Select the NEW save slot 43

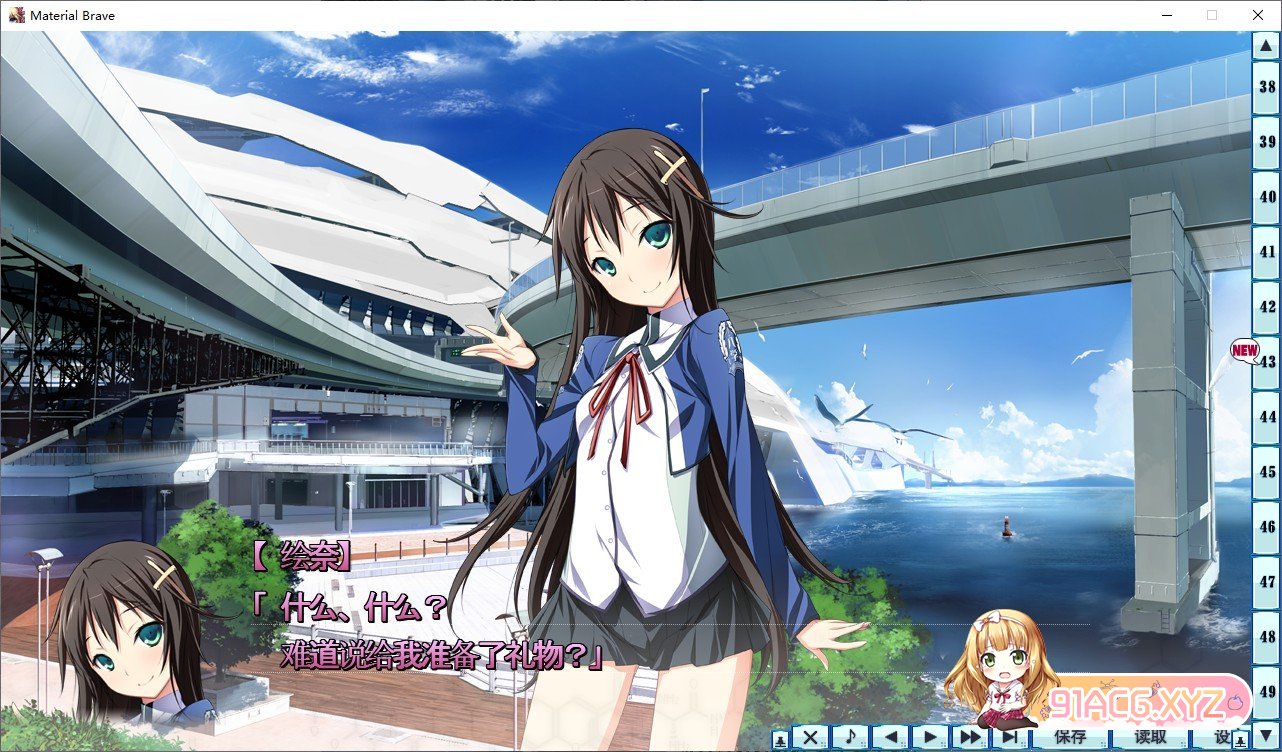pyautogui.click(x=1267, y=361)
